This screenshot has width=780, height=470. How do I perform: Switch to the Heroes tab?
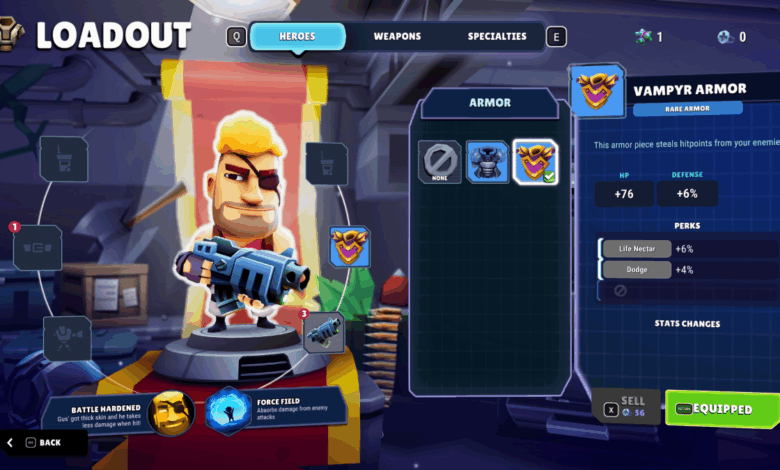pos(297,37)
